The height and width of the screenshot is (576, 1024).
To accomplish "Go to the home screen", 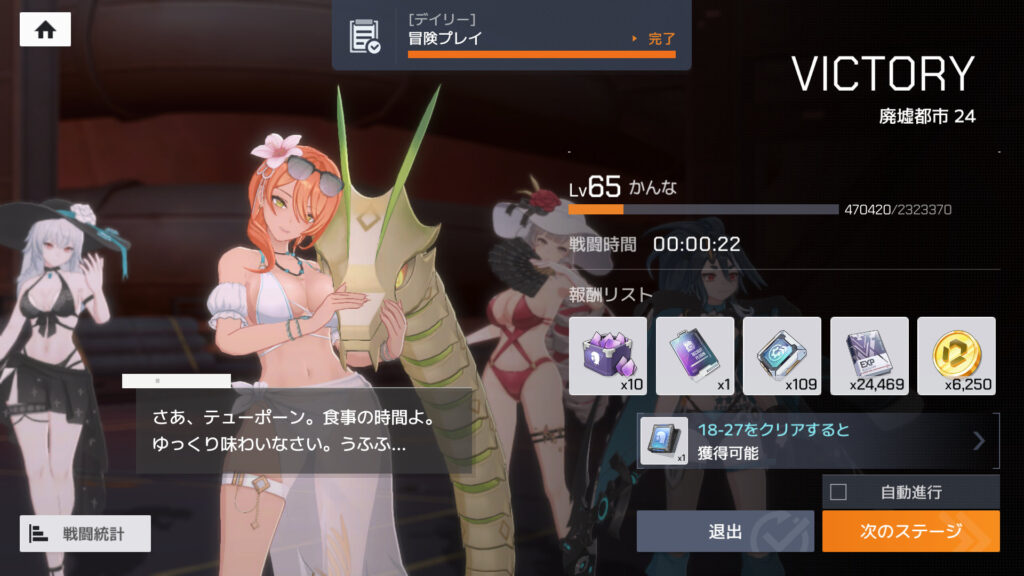I will click(x=45, y=30).
